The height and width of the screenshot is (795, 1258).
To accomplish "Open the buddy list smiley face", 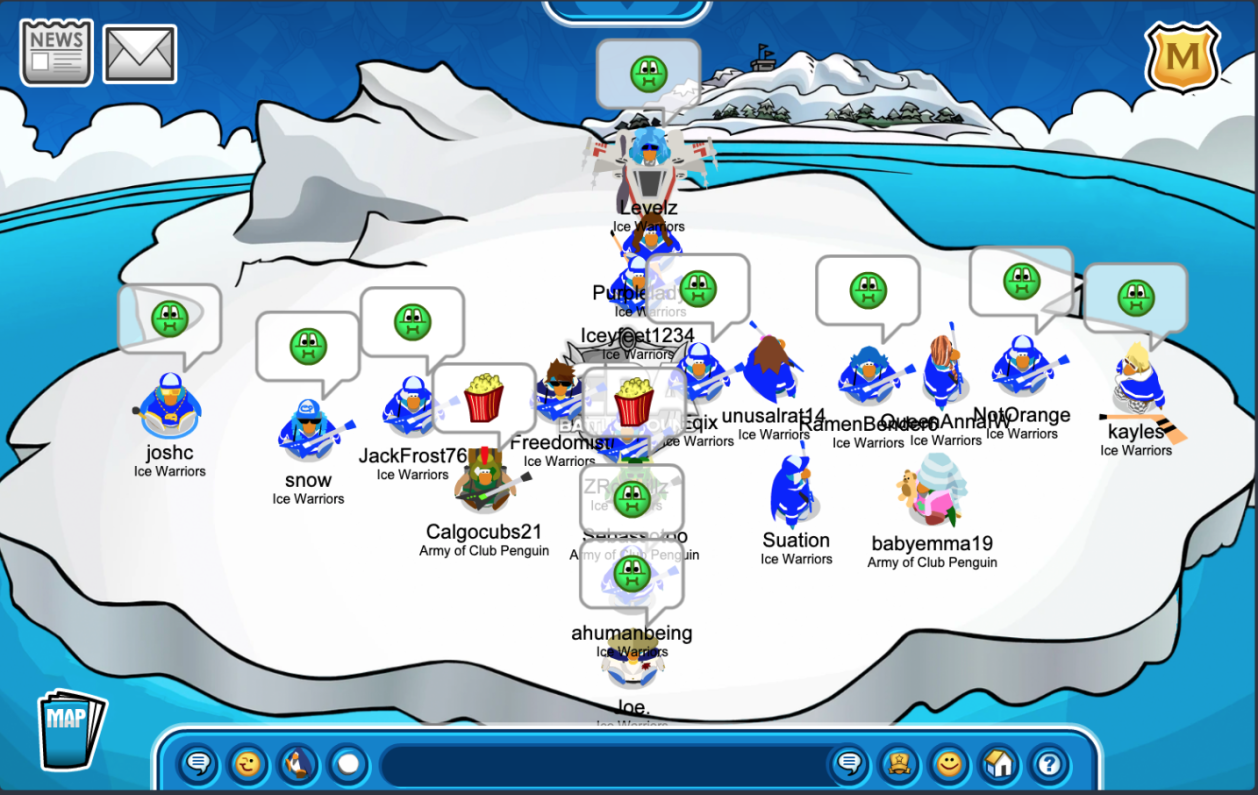I will tap(948, 765).
